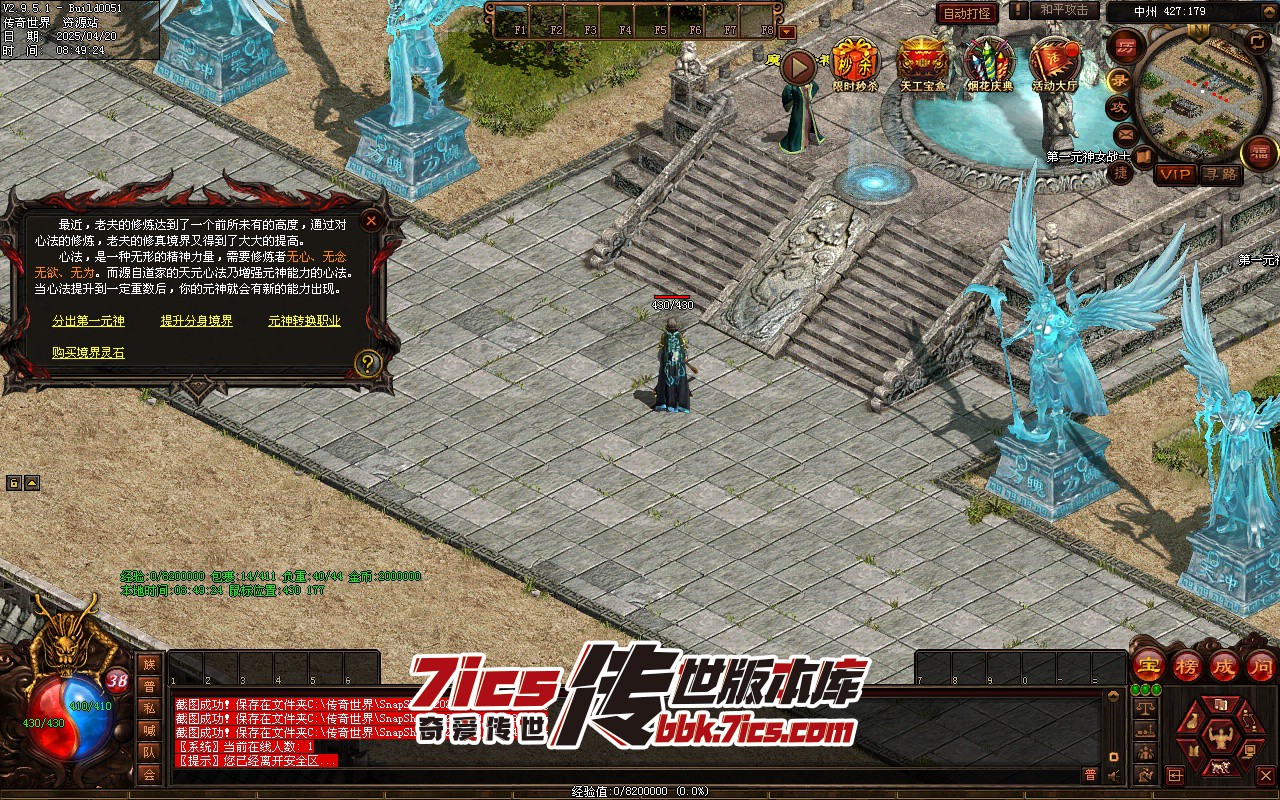Open the VIP panel

click(1175, 174)
